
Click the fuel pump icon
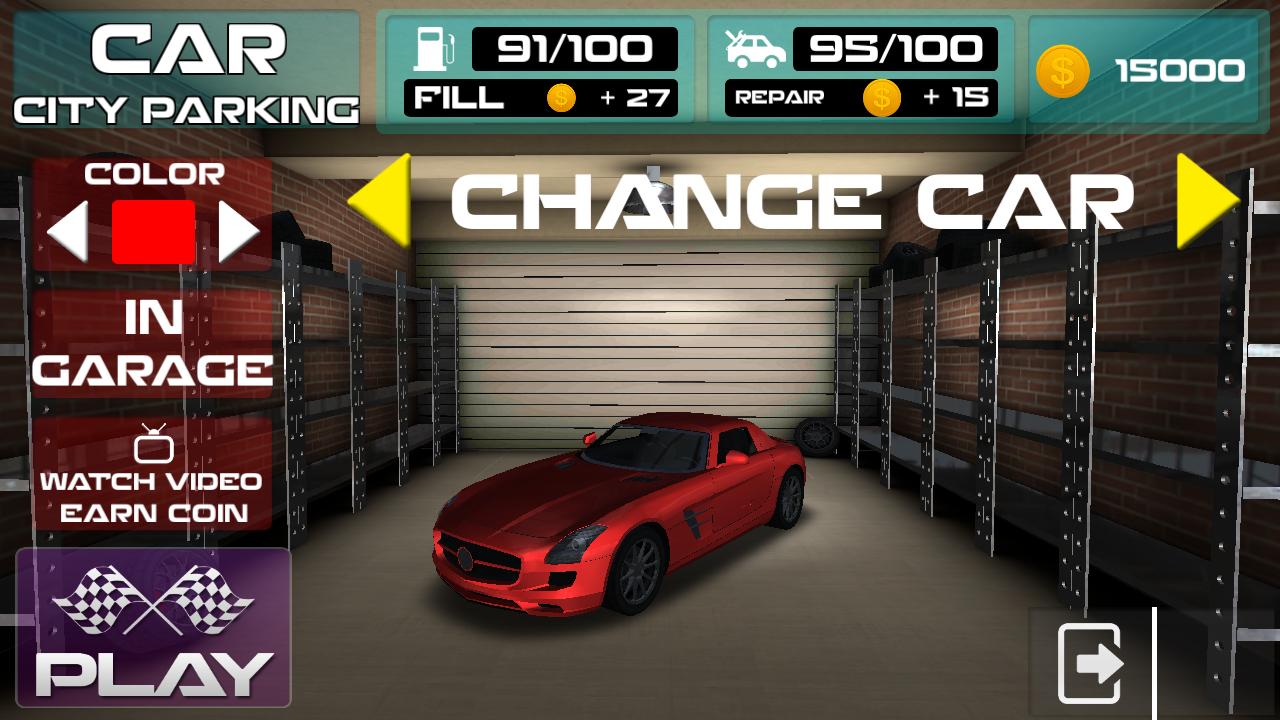(x=431, y=49)
